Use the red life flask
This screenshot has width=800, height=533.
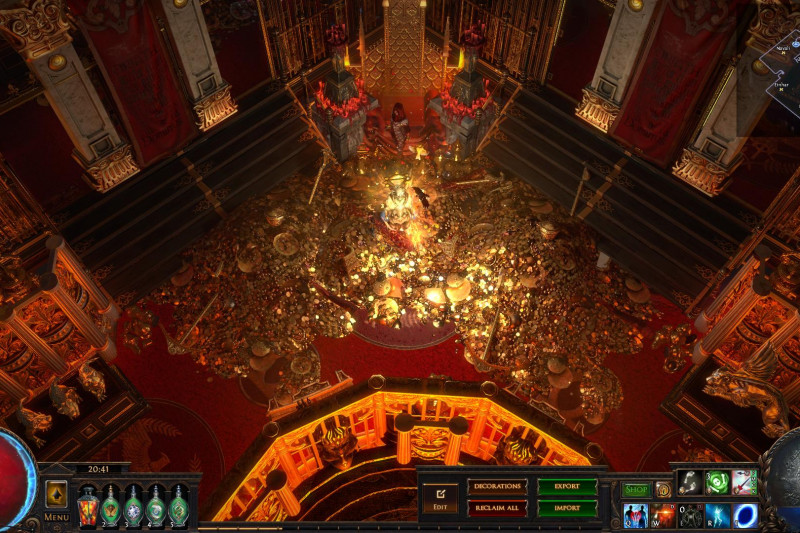(88, 505)
